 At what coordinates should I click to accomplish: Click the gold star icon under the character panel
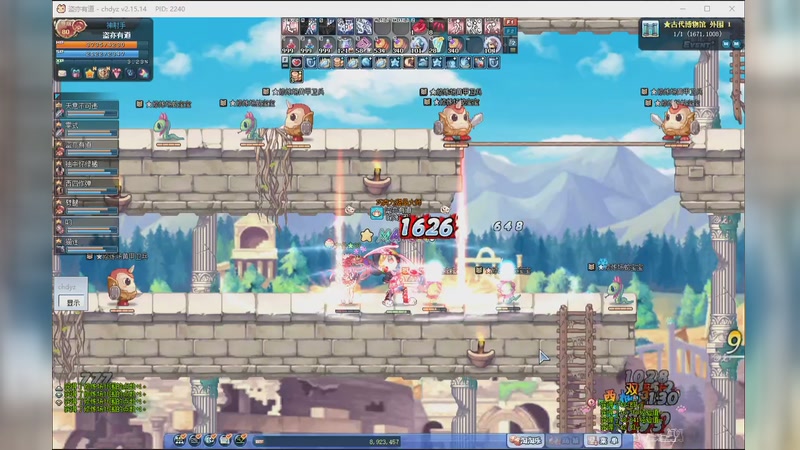pos(89,73)
